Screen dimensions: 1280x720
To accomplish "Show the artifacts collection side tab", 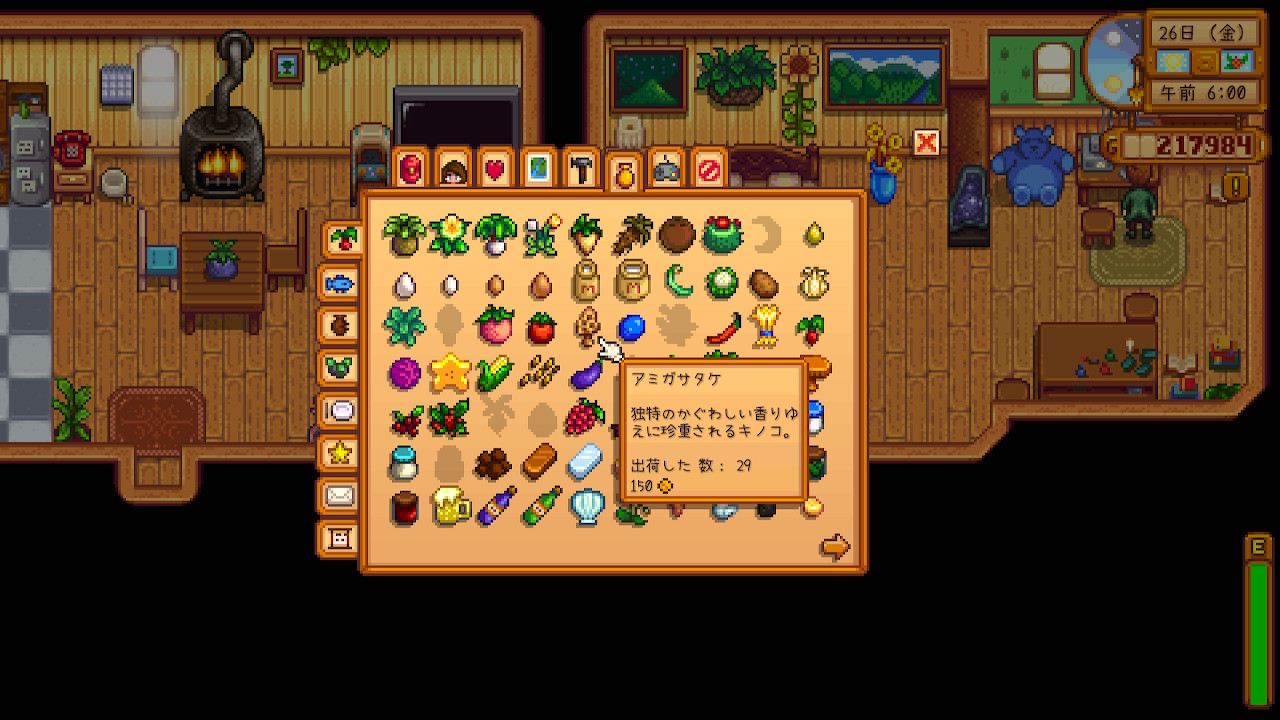I will coord(340,326).
